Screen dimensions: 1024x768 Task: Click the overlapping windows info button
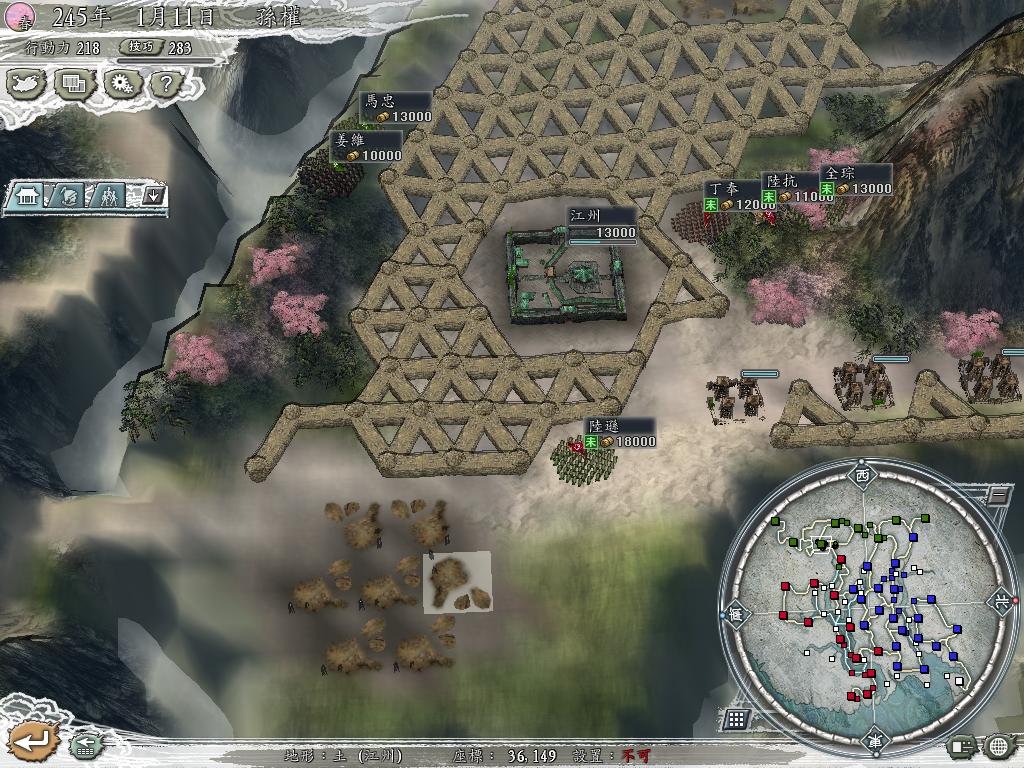pyautogui.click(x=74, y=83)
